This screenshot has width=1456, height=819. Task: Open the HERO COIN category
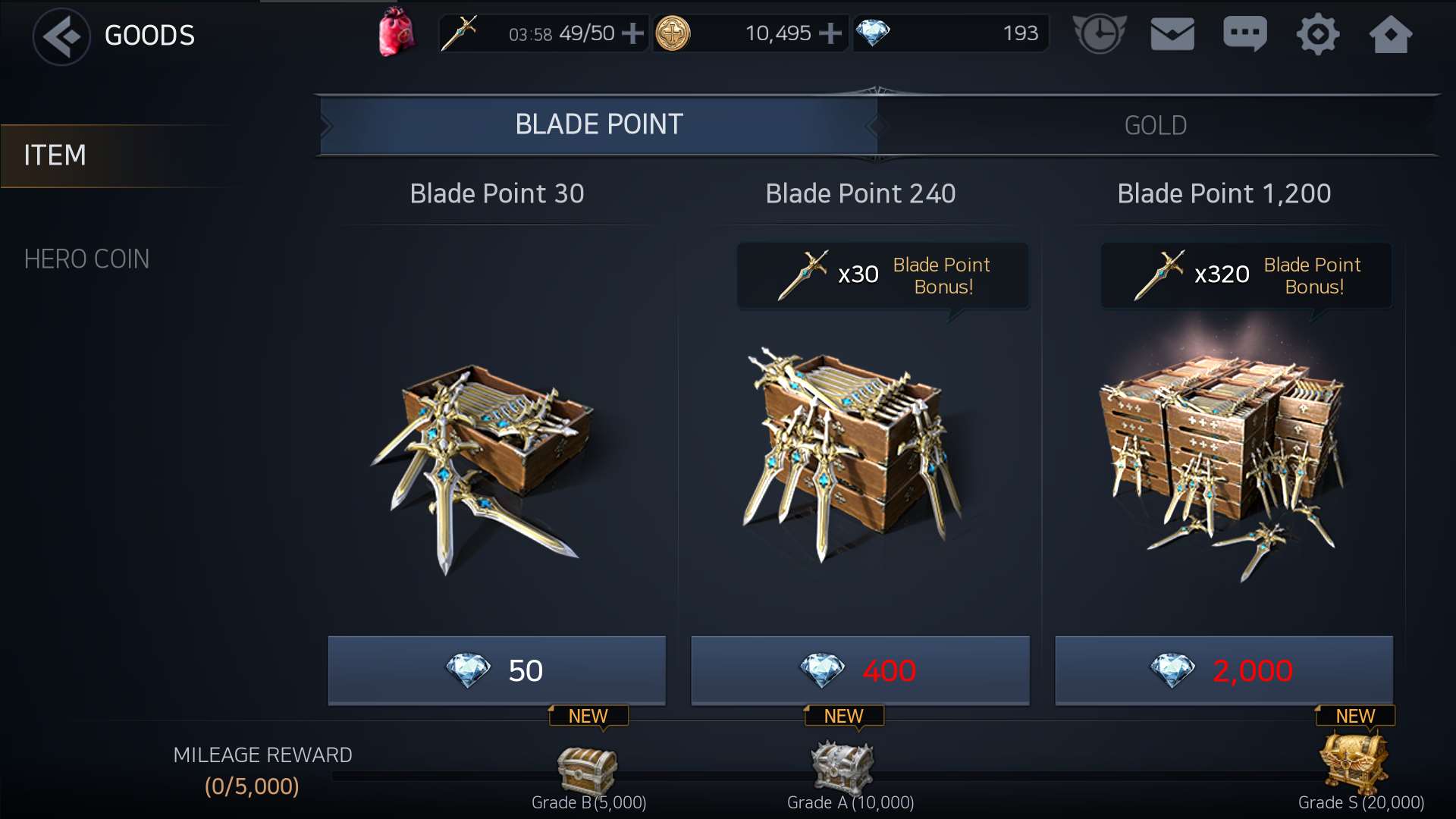point(86,259)
